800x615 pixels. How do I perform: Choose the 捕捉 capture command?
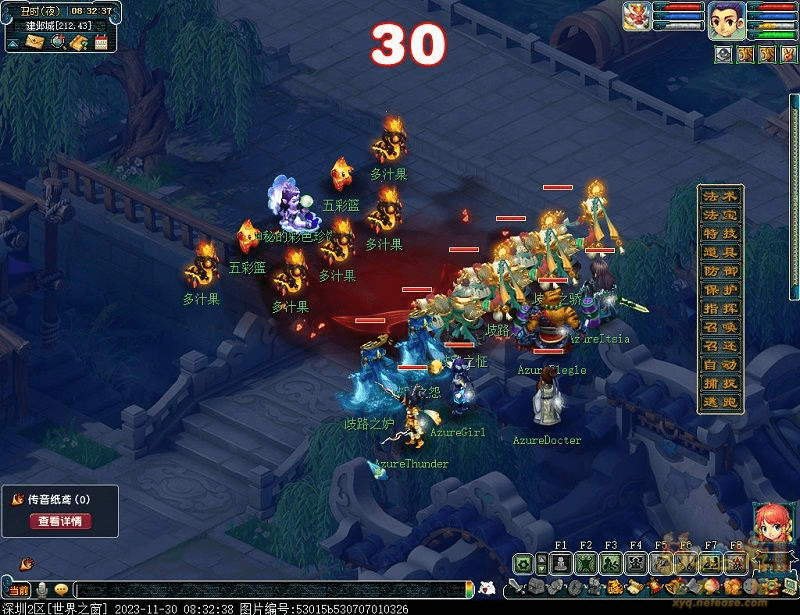720,386
